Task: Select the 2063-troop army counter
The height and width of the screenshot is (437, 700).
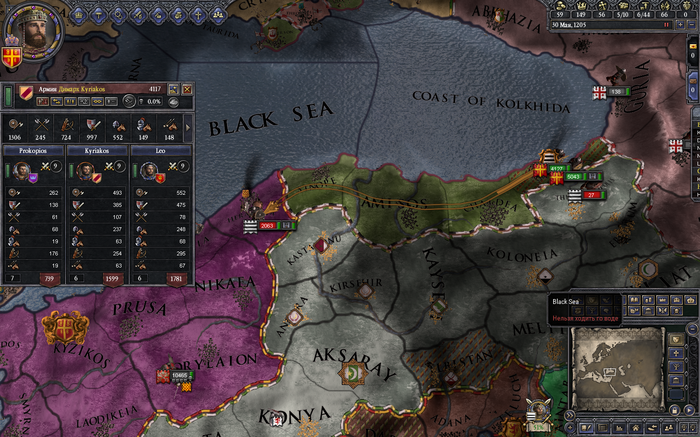Action: click(x=267, y=226)
